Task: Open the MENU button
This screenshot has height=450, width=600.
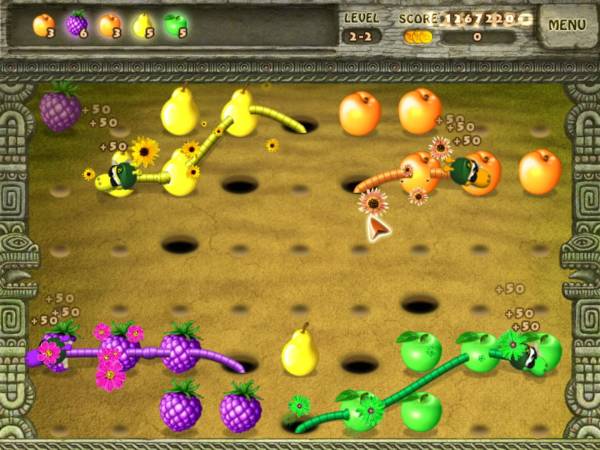Action: point(567,25)
